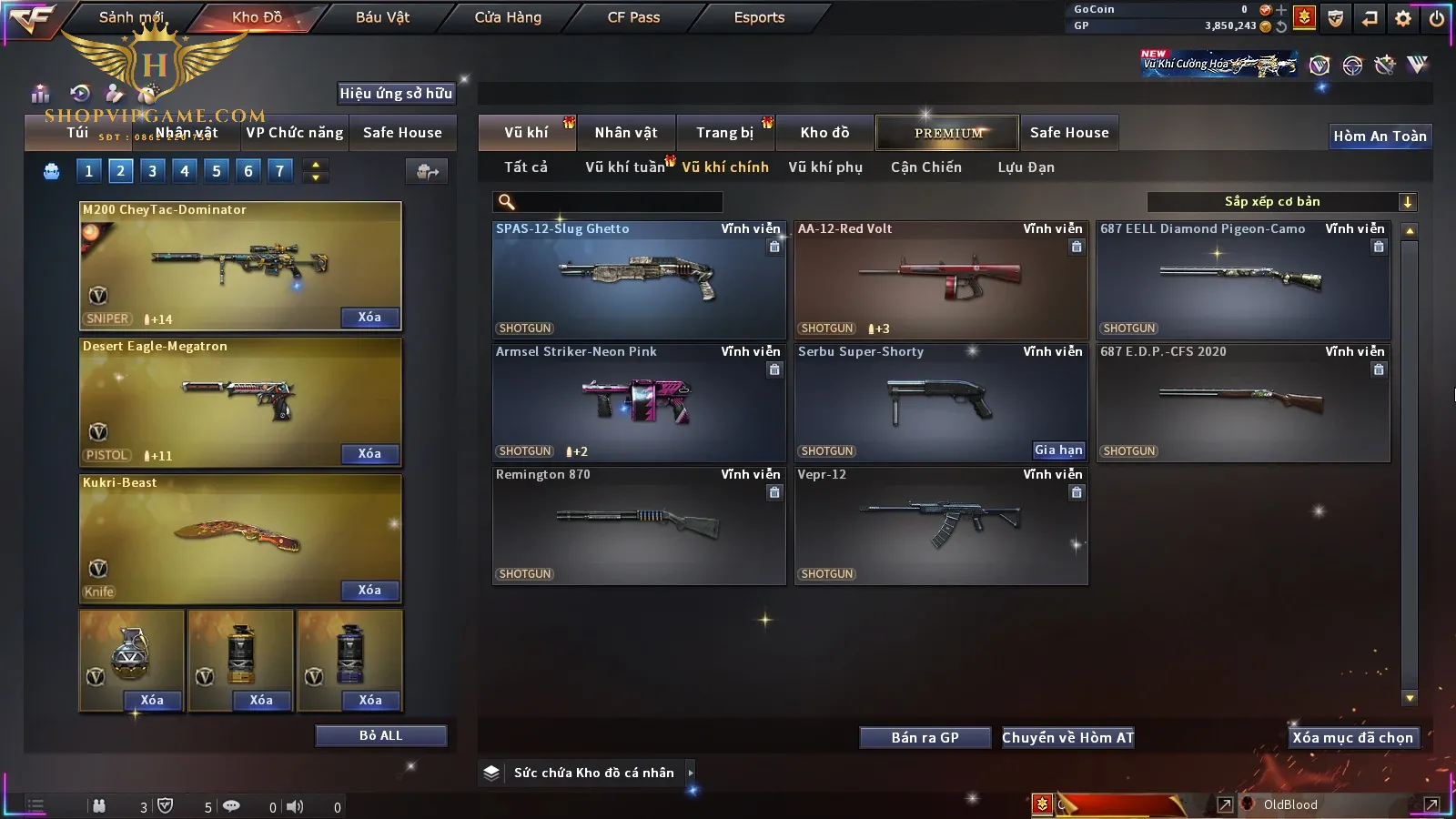Renew the Serbu Super-Shorty with Gia hạn
Screen dimensions: 1456x819
[1058, 450]
